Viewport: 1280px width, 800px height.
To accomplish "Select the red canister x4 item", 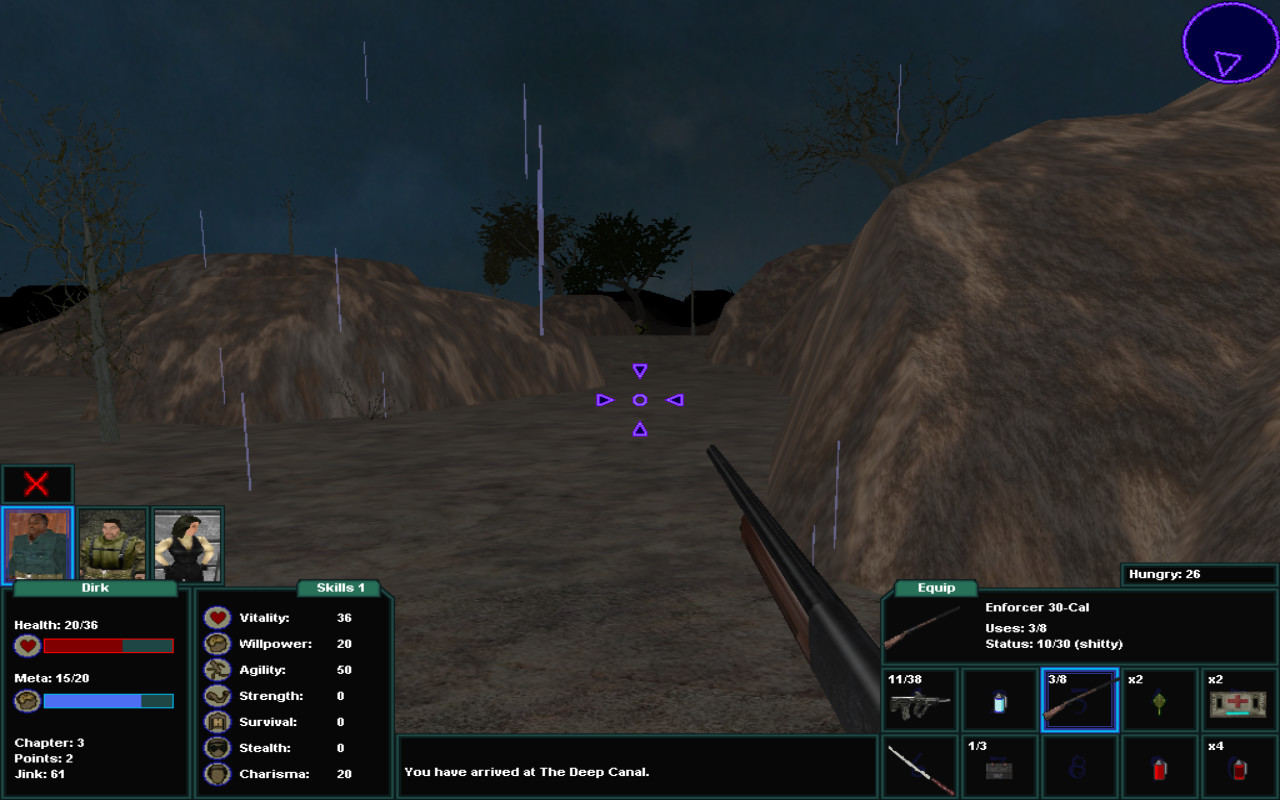I will [1239, 766].
